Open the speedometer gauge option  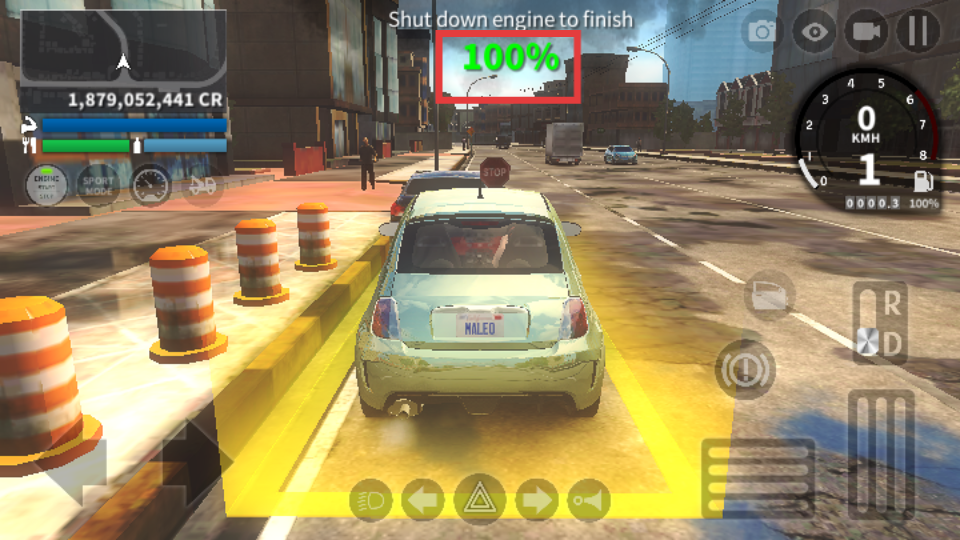[151, 185]
